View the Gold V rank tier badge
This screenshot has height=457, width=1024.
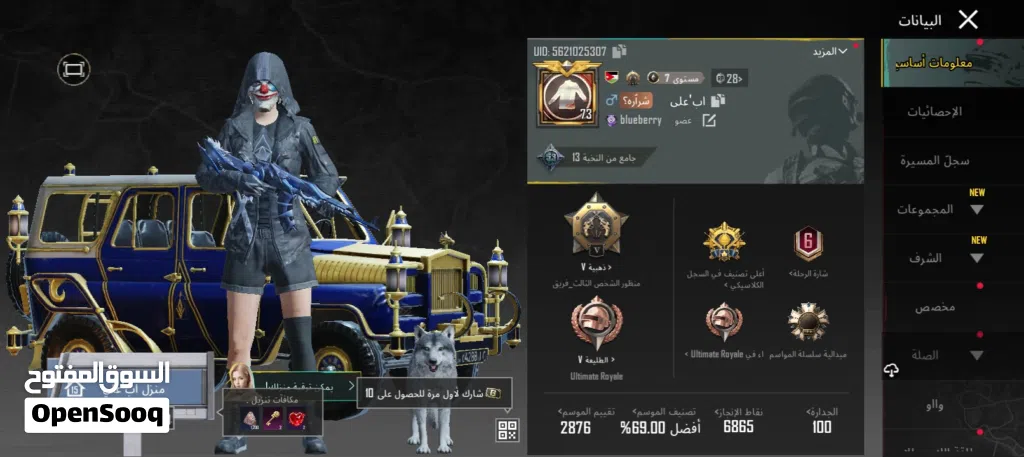pyautogui.click(x=596, y=227)
